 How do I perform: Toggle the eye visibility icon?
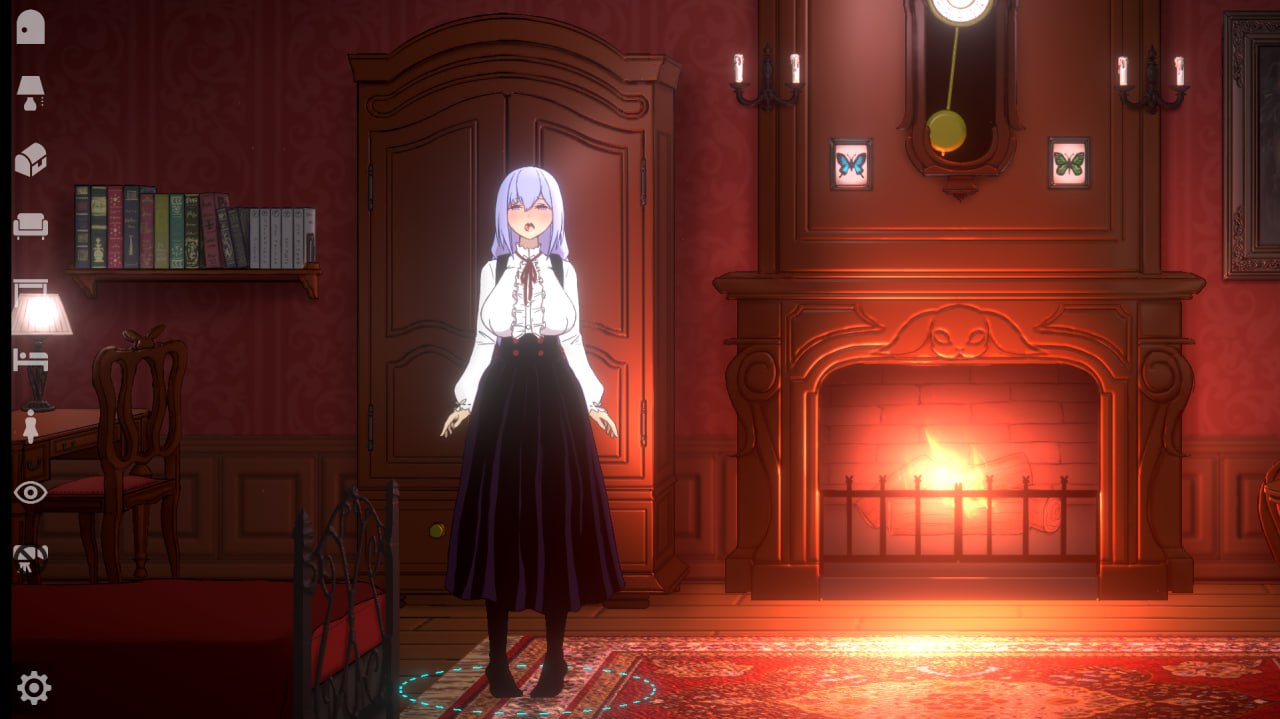(x=30, y=492)
